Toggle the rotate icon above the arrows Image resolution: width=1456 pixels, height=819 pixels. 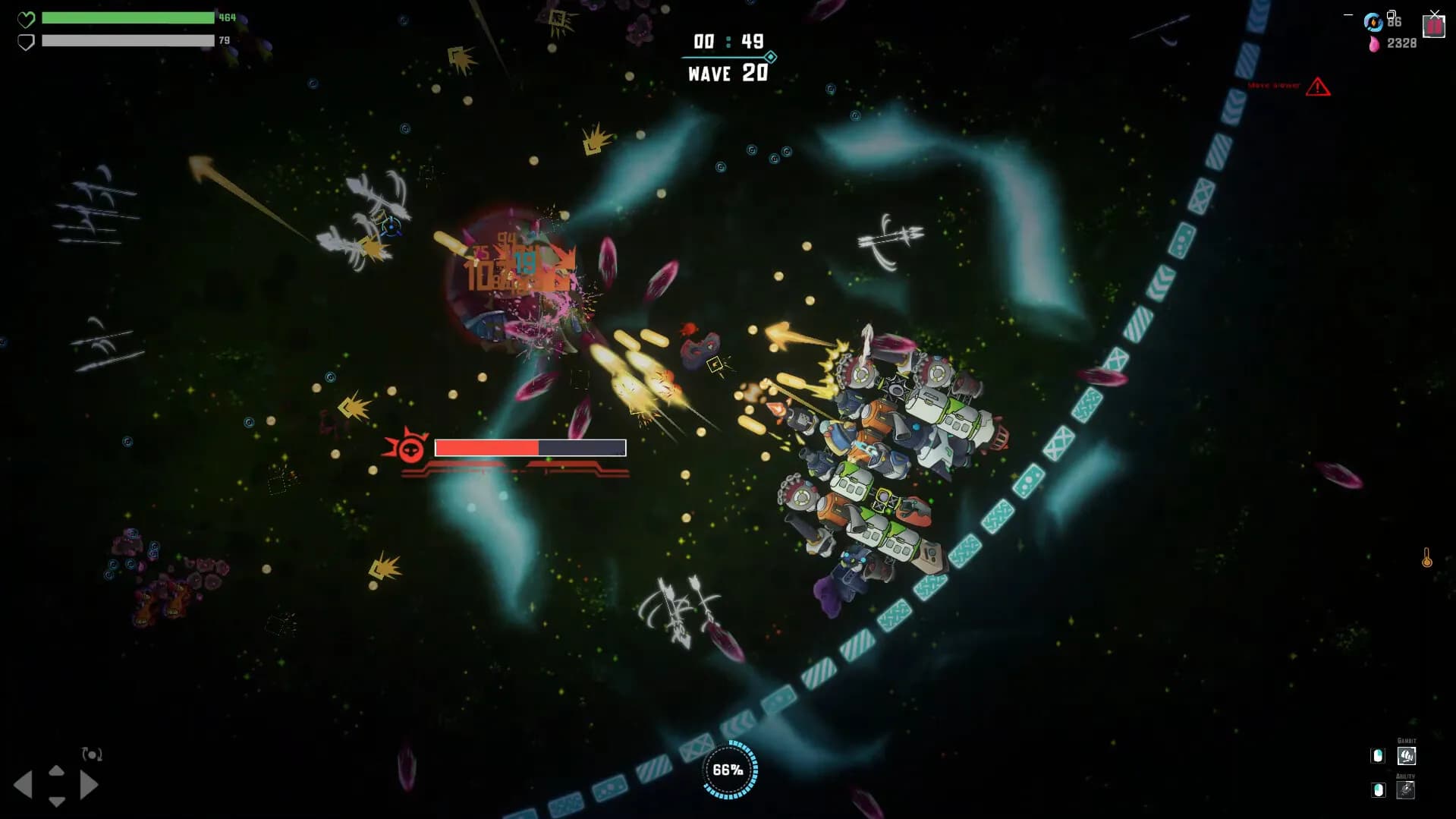coord(92,754)
